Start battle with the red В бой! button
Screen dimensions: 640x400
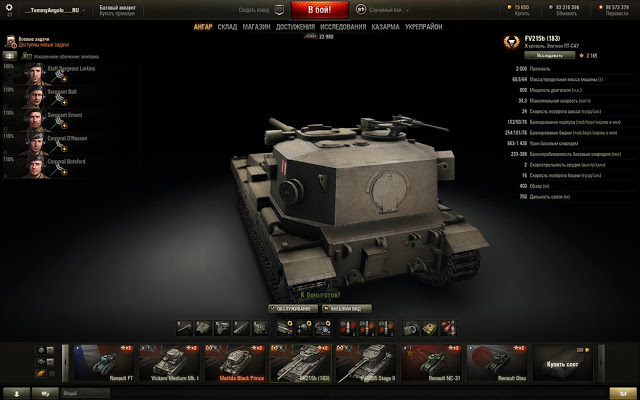pyautogui.click(x=320, y=9)
